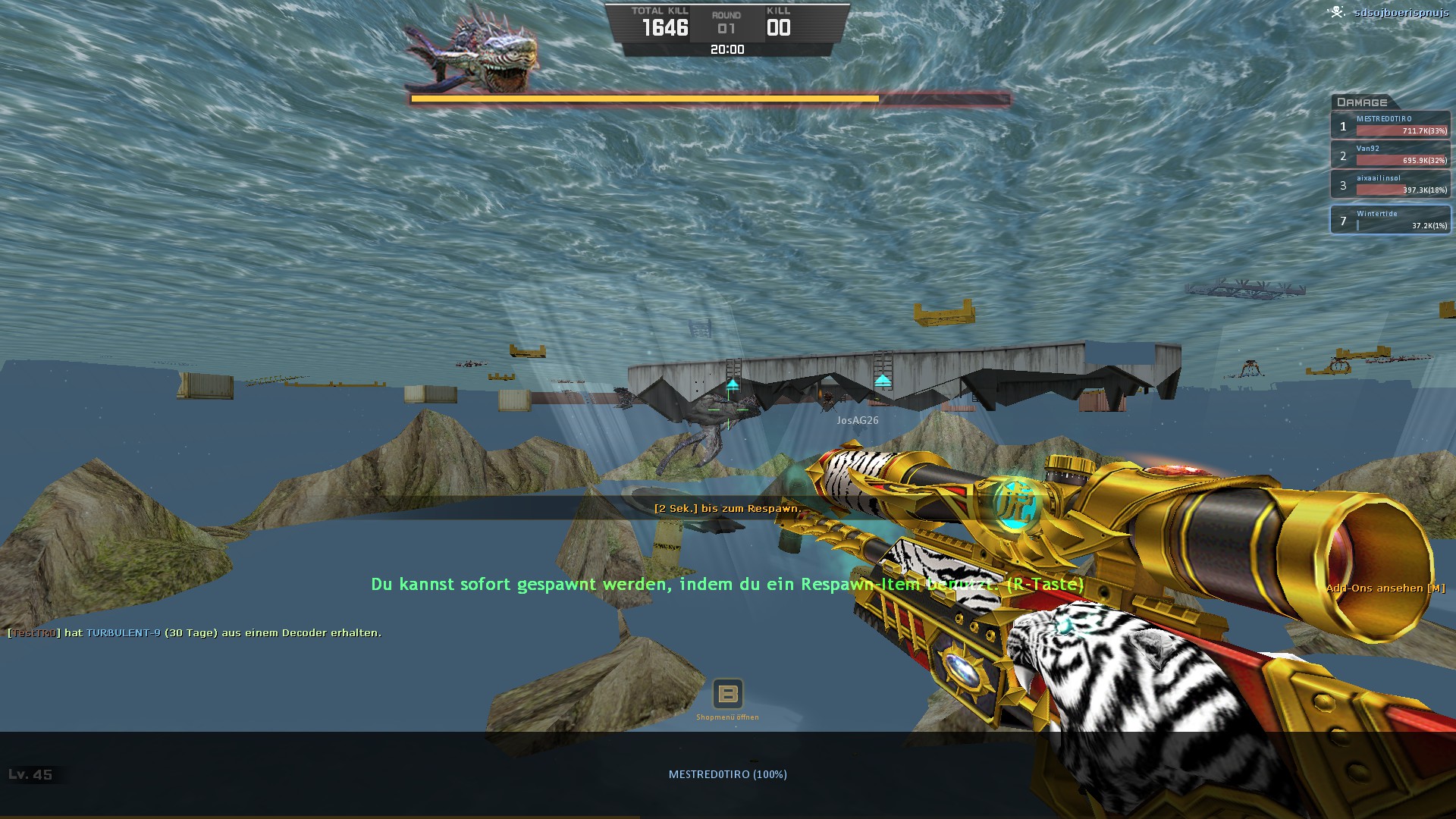The width and height of the screenshot is (1456, 819).
Task: Select the Damage panel header icon
Action: click(x=1362, y=102)
